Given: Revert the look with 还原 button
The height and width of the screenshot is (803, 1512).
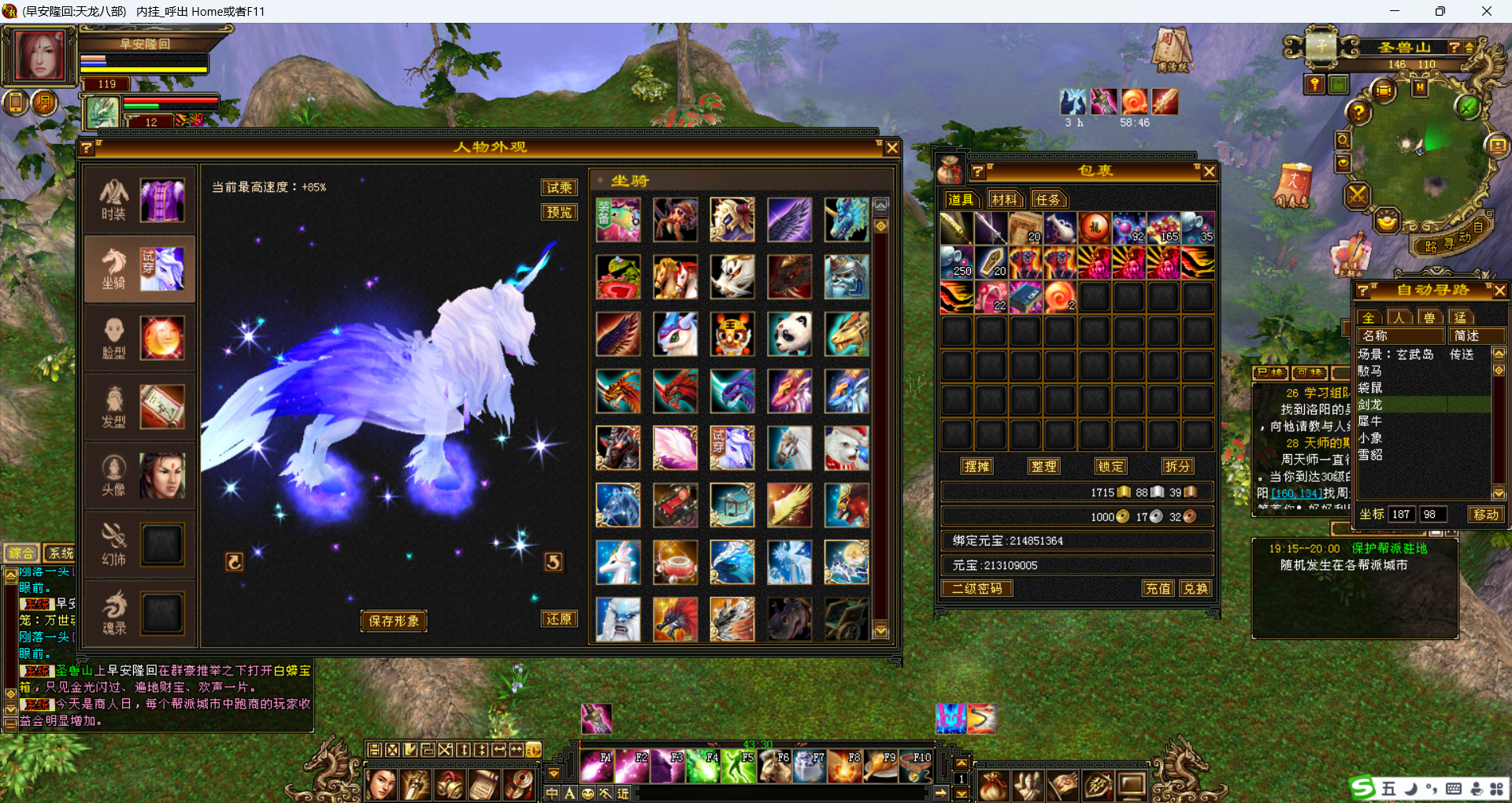Looking at the screenshot, I should point(559,619).
